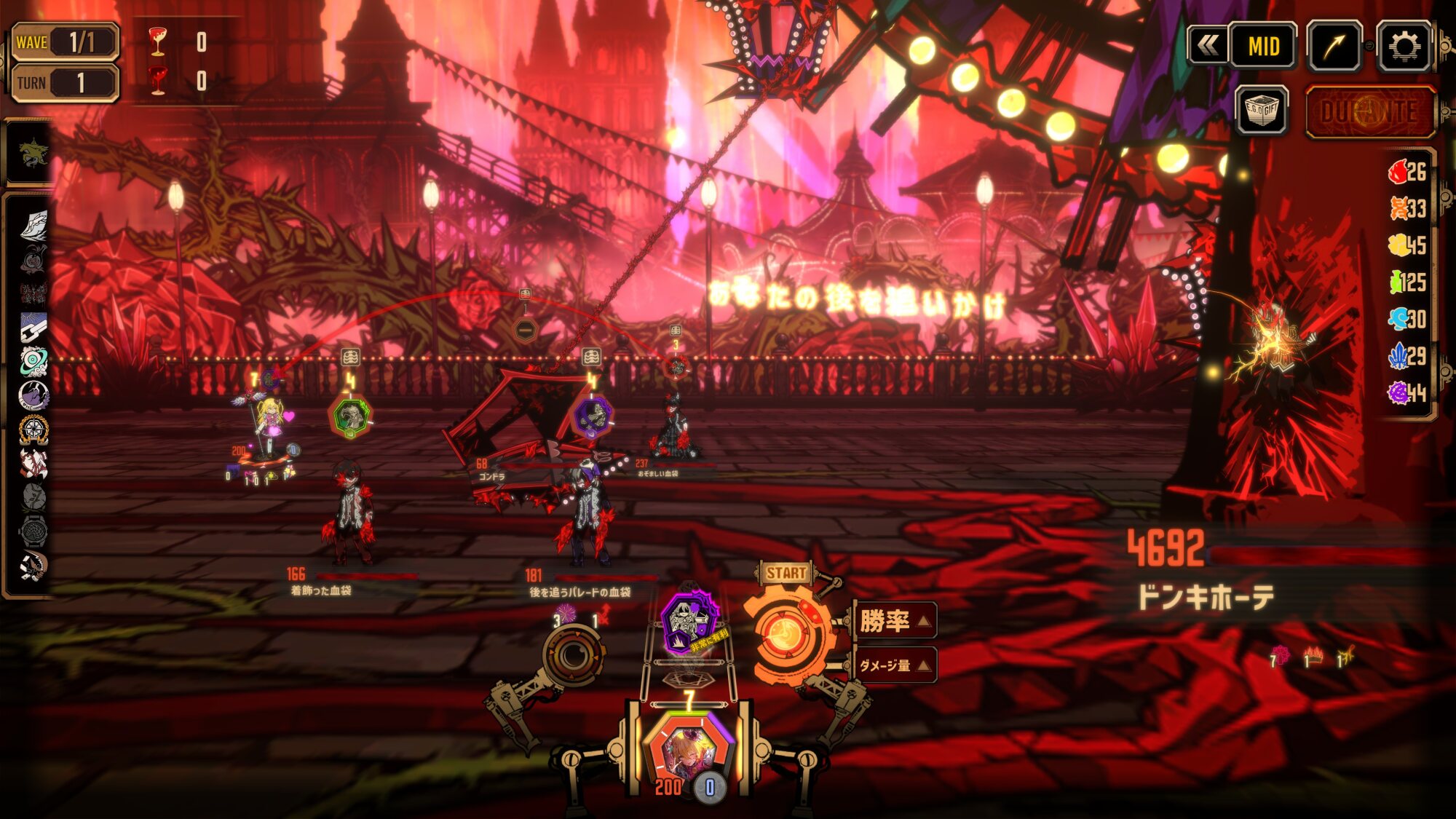Click the diagonal arrow button

coord(1334,47)
